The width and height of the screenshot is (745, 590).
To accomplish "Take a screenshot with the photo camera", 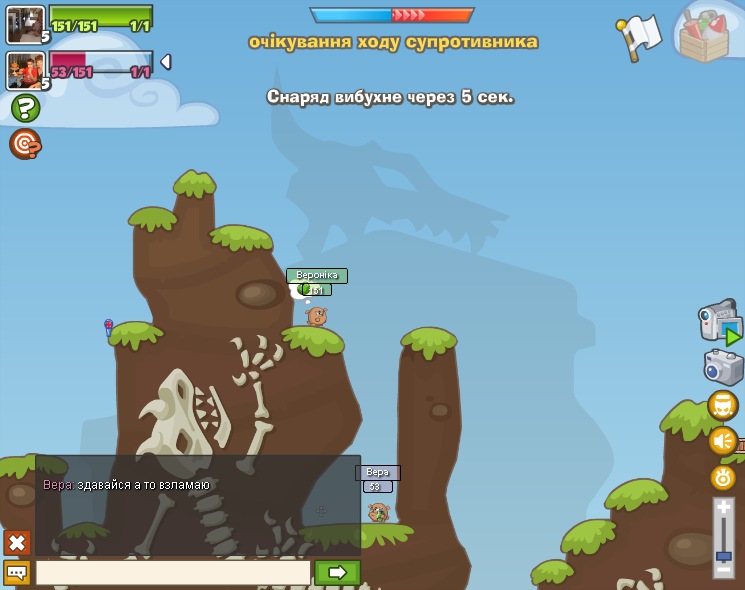I will tap(723, 366).
